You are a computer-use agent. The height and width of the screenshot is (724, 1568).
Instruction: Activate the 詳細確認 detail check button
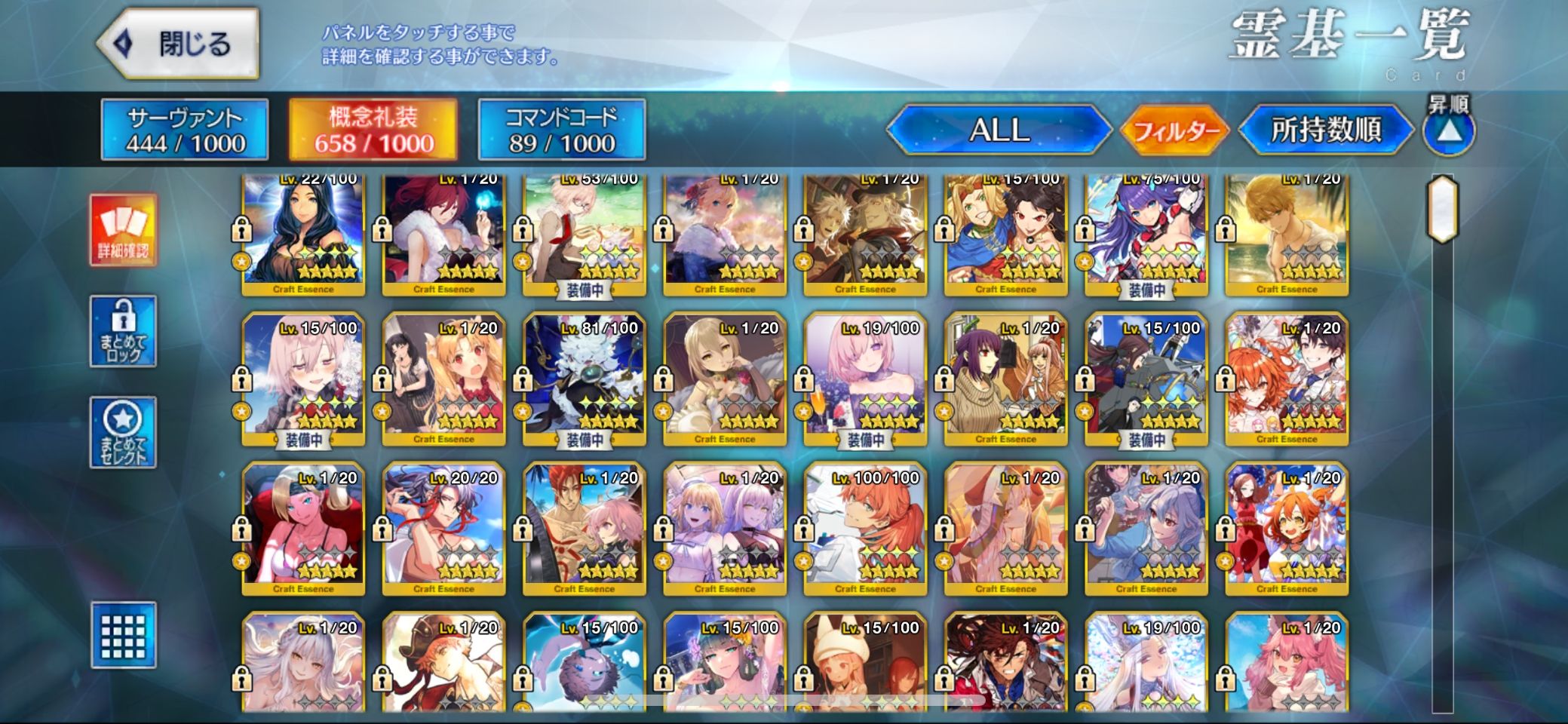click(124, 230)
